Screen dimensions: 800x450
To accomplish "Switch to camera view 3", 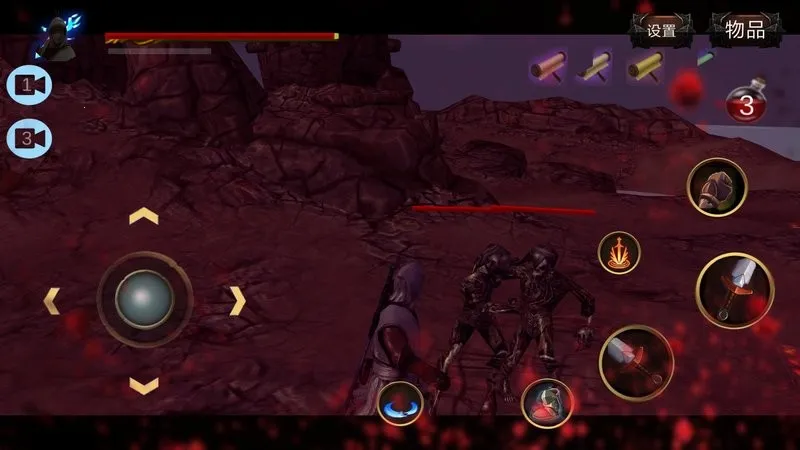I will (x=29, y=137).
